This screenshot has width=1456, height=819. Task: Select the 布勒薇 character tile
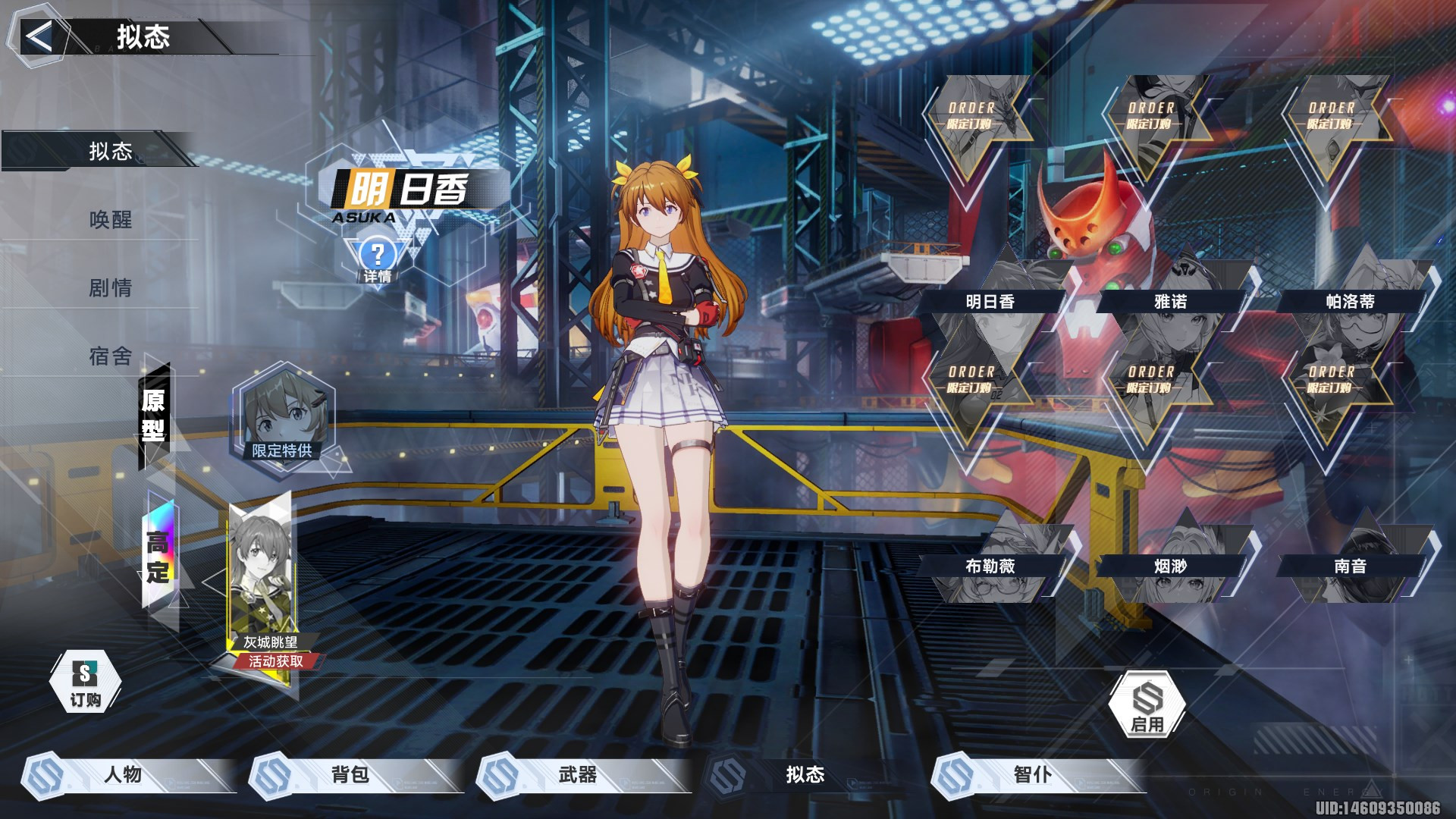990,565
